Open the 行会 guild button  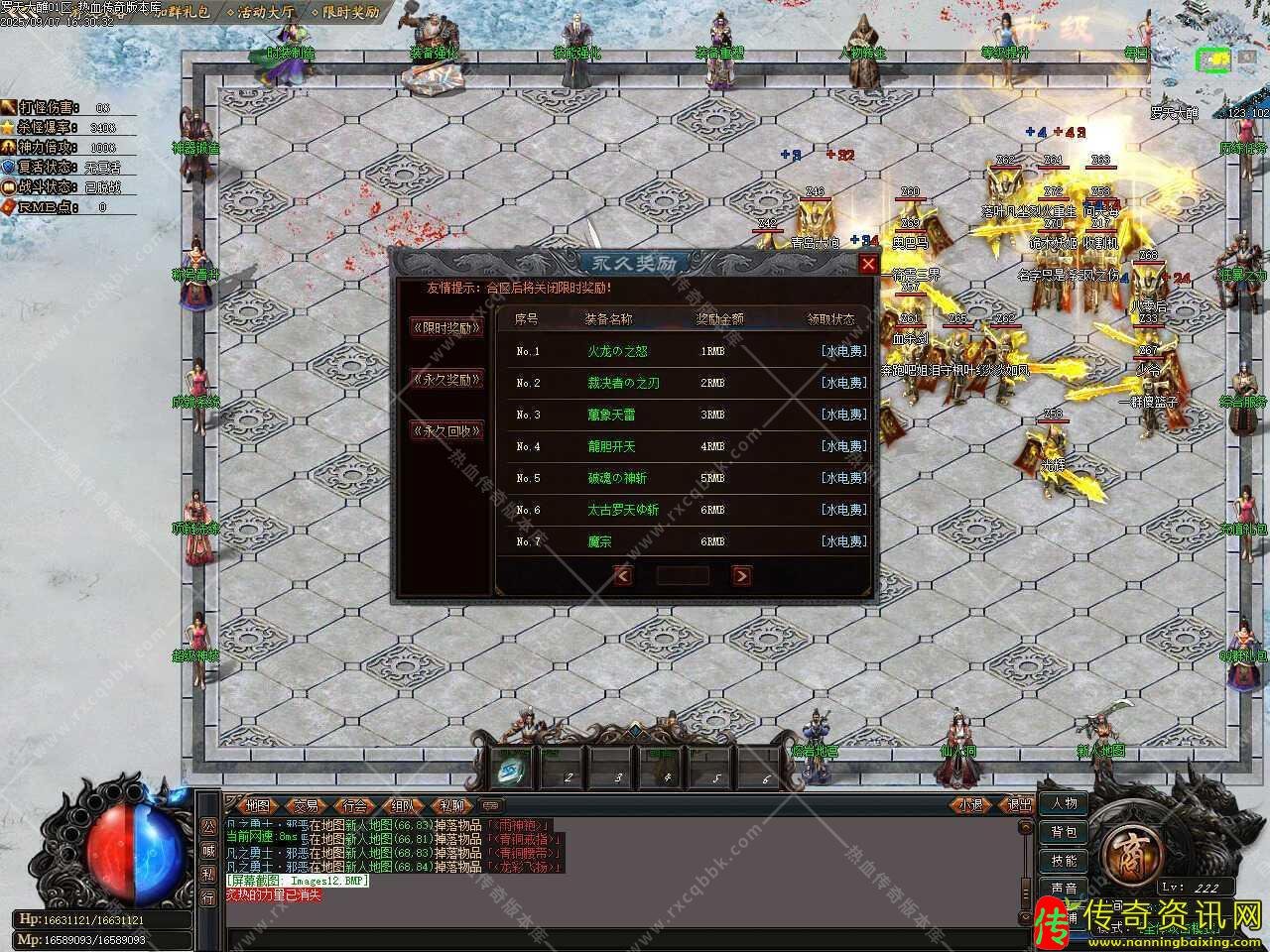coord(354,806)
